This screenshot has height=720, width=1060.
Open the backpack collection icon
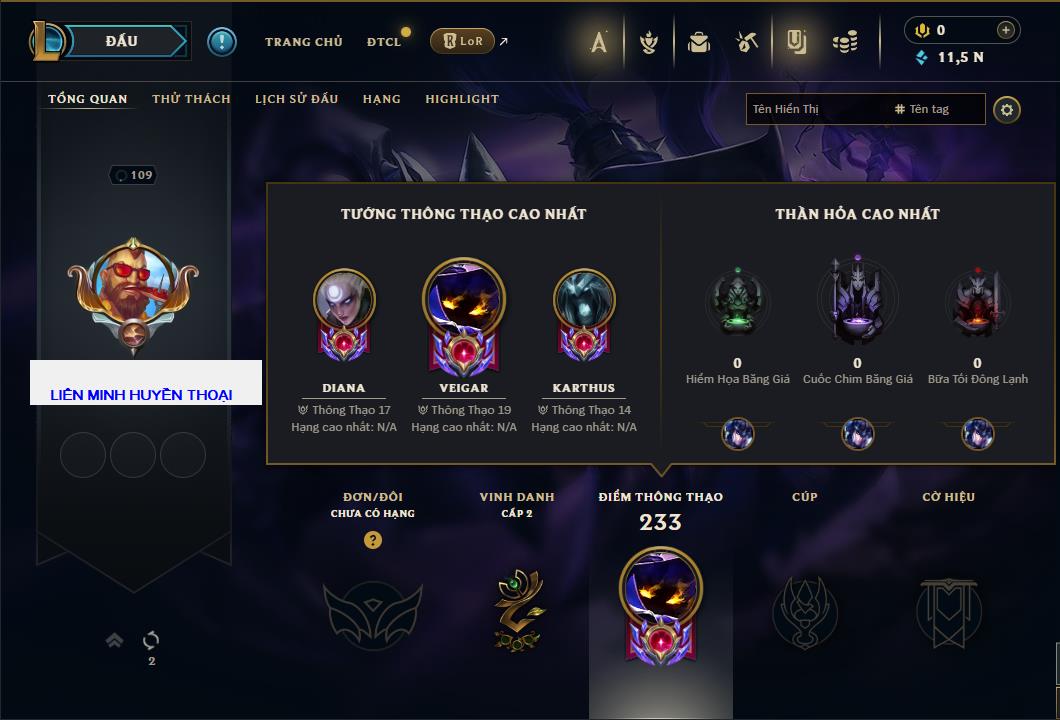[698, 42]
